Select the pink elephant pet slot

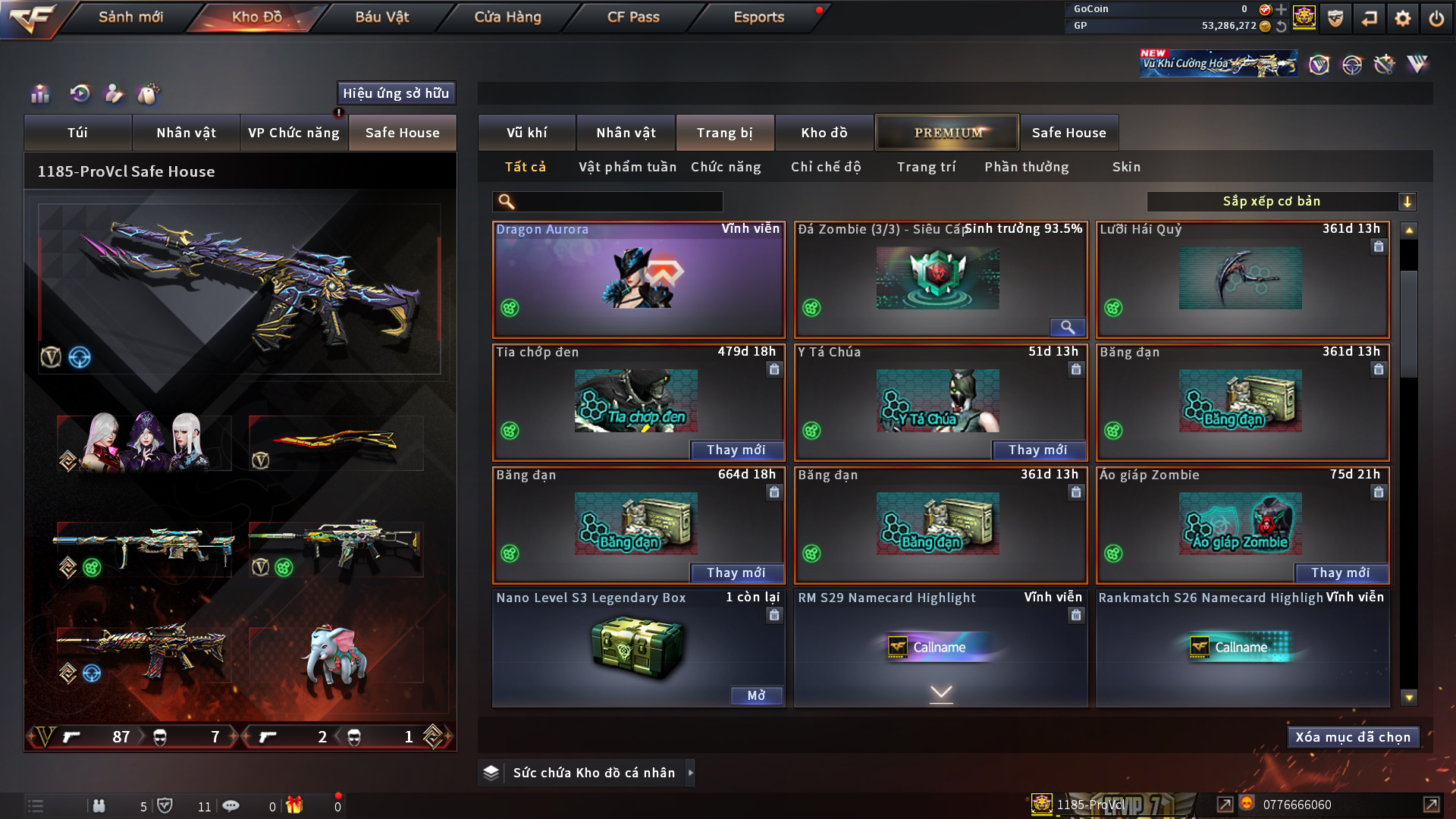335,655
